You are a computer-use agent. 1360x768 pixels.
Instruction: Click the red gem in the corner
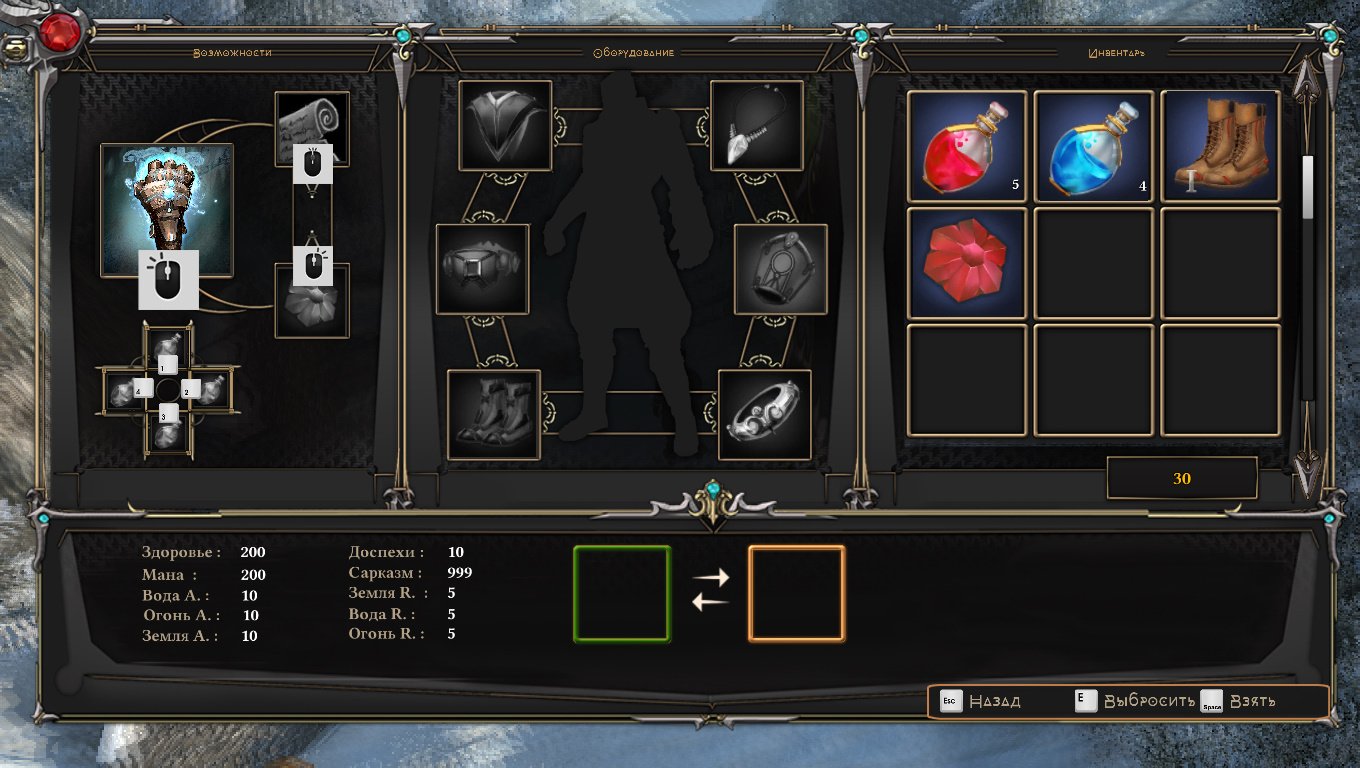click(x=62, y=33)
